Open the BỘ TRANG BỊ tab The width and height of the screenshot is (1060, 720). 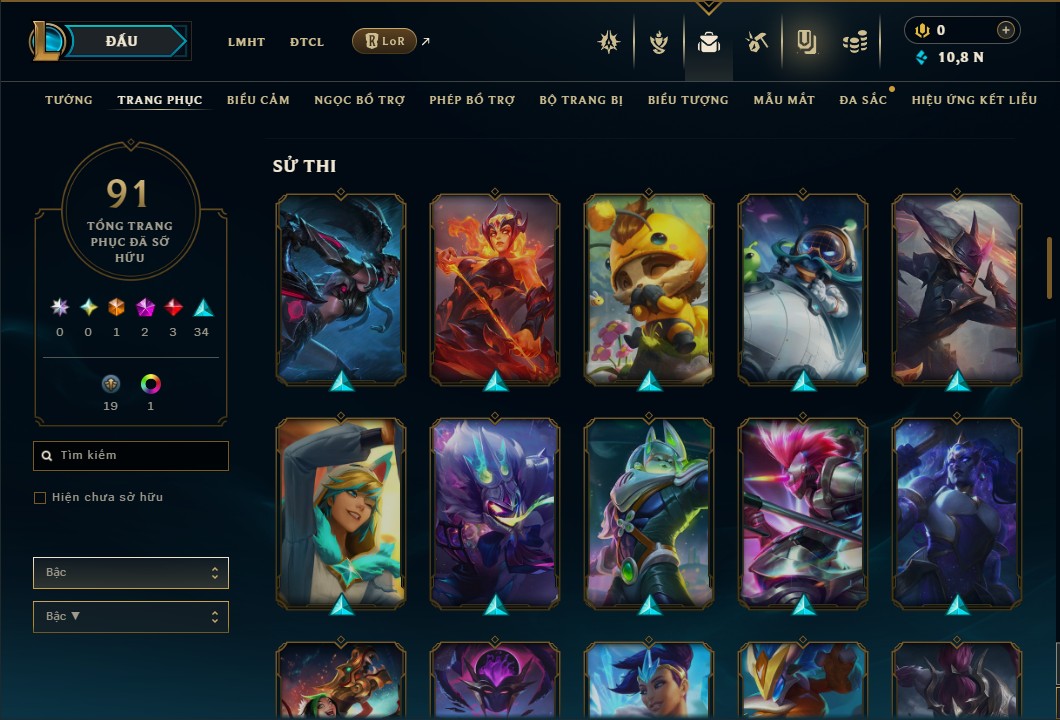[581, 100]
